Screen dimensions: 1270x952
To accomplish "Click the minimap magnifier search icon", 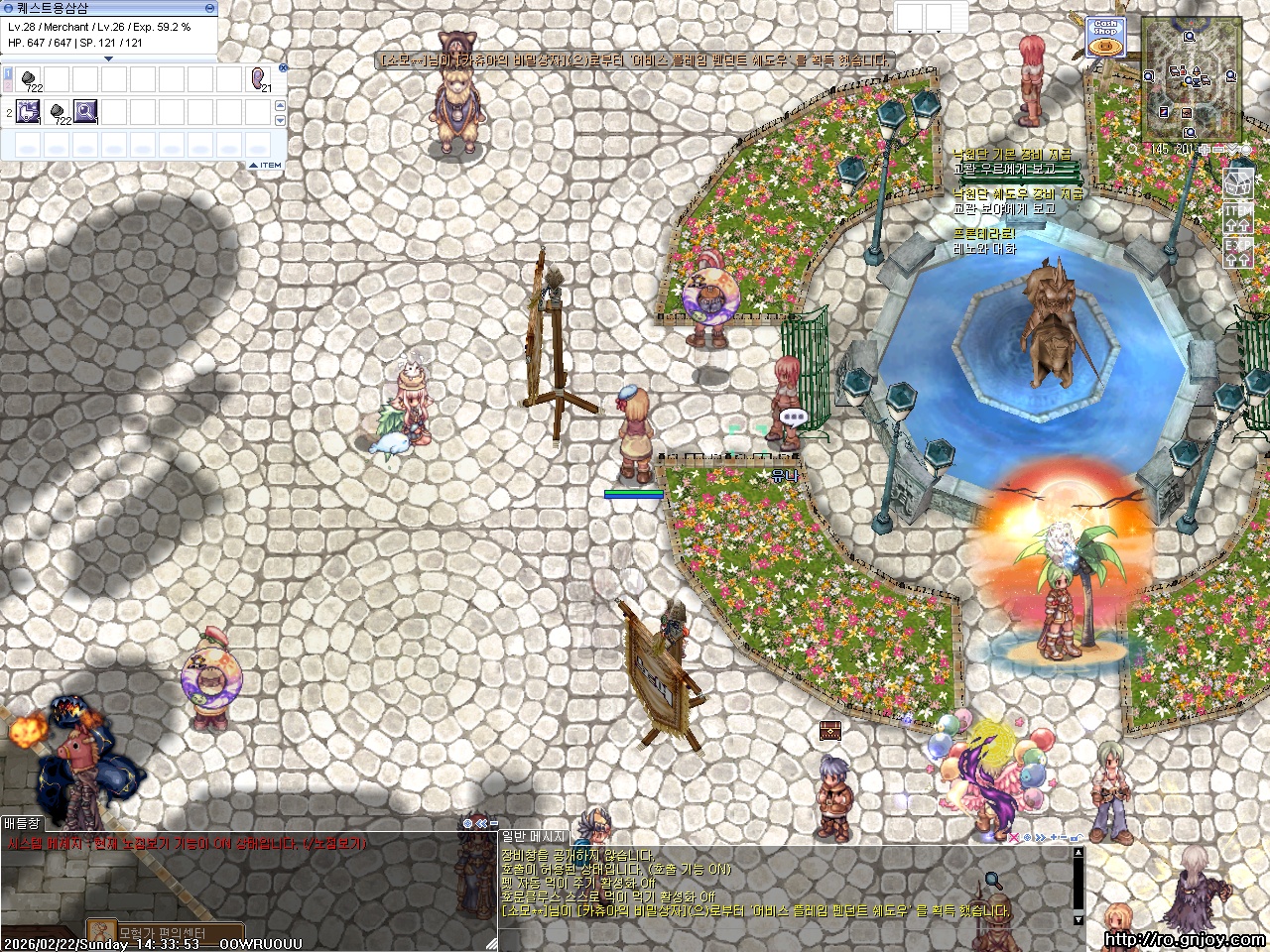I will coord(1133,150).
